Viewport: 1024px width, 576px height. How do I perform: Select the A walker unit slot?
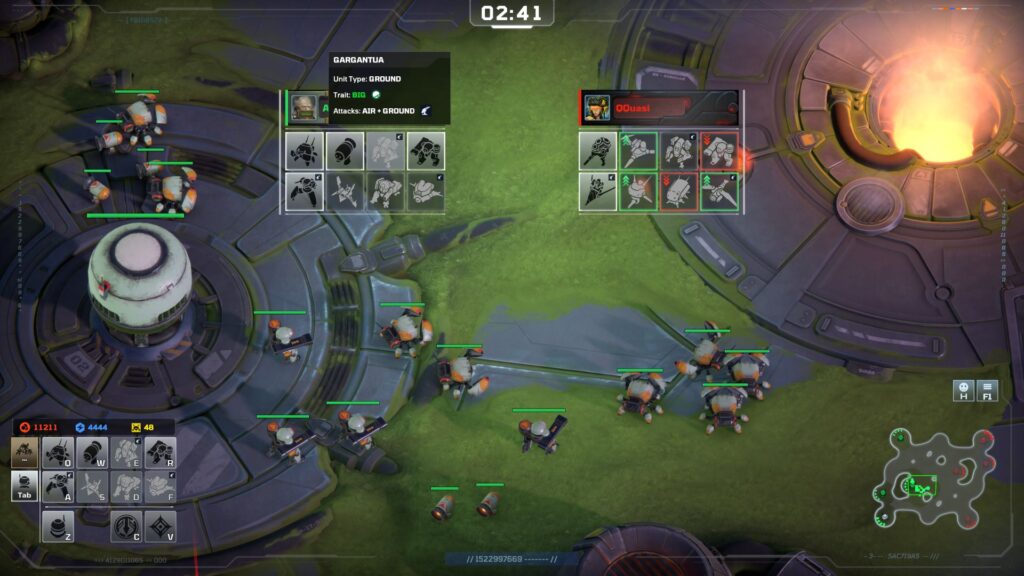58,486
